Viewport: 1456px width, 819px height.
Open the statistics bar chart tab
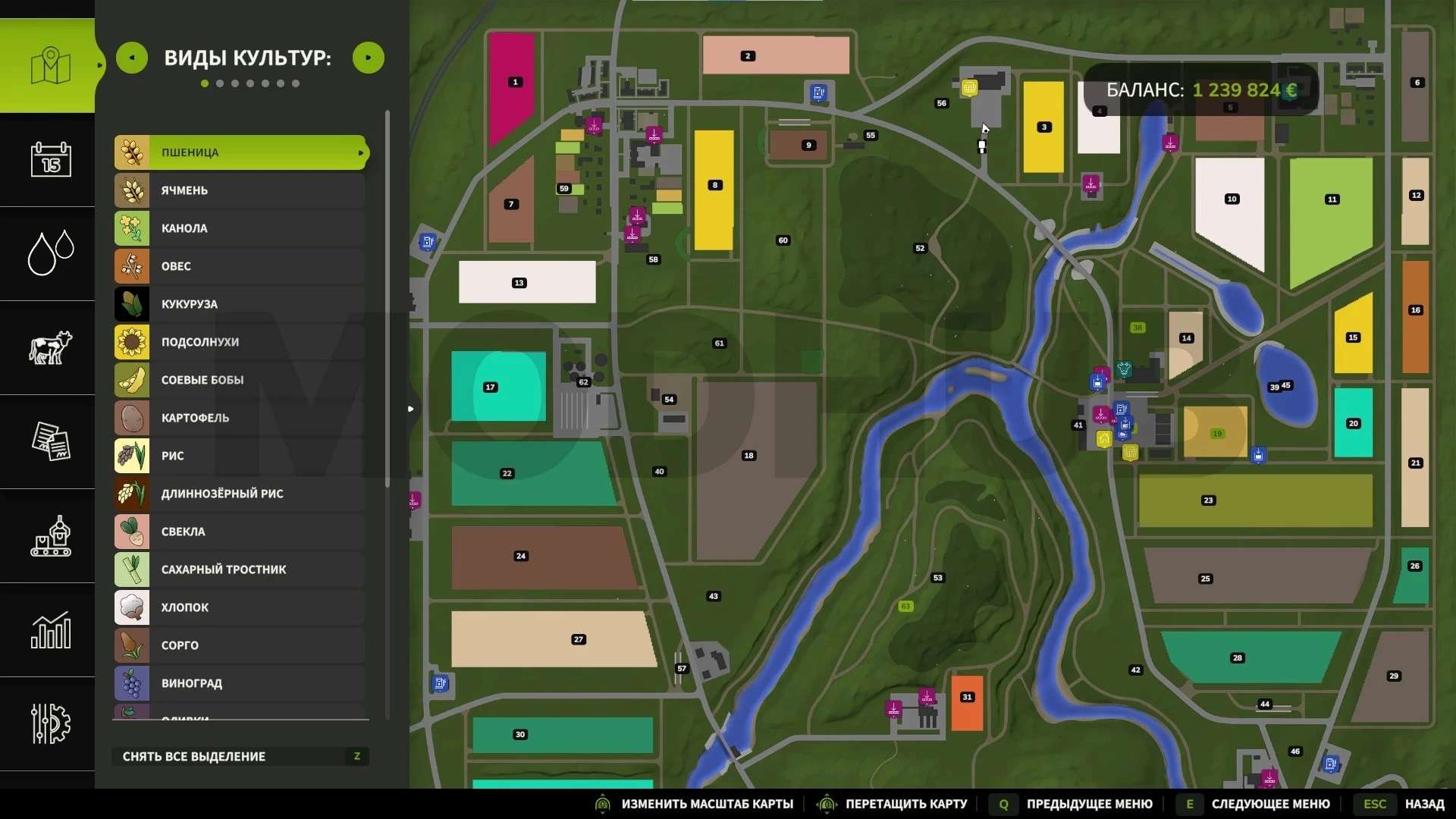(50, 630)
